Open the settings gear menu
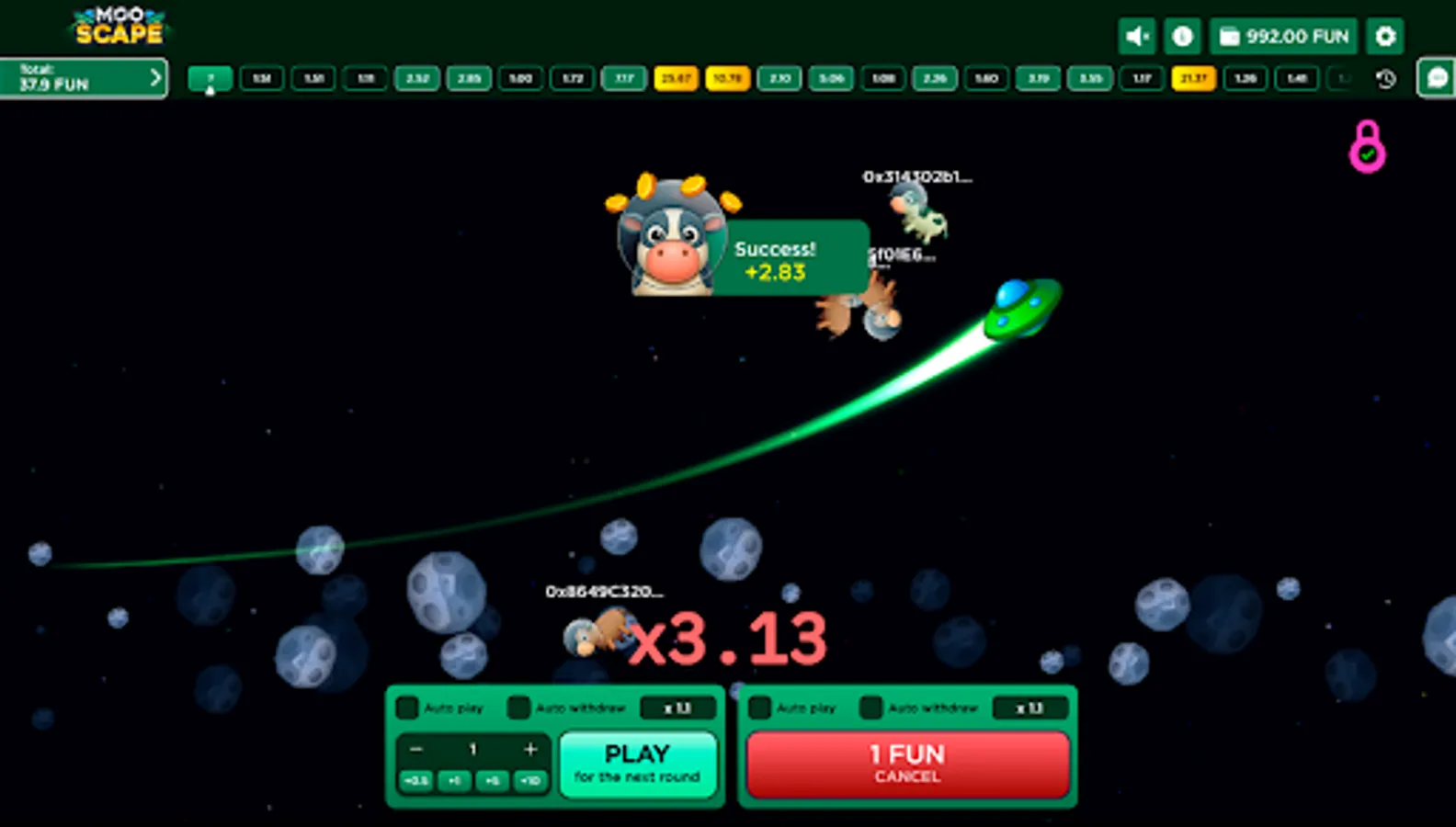The width and height of the screenshot is (1456, 827). coord(1385,36)
